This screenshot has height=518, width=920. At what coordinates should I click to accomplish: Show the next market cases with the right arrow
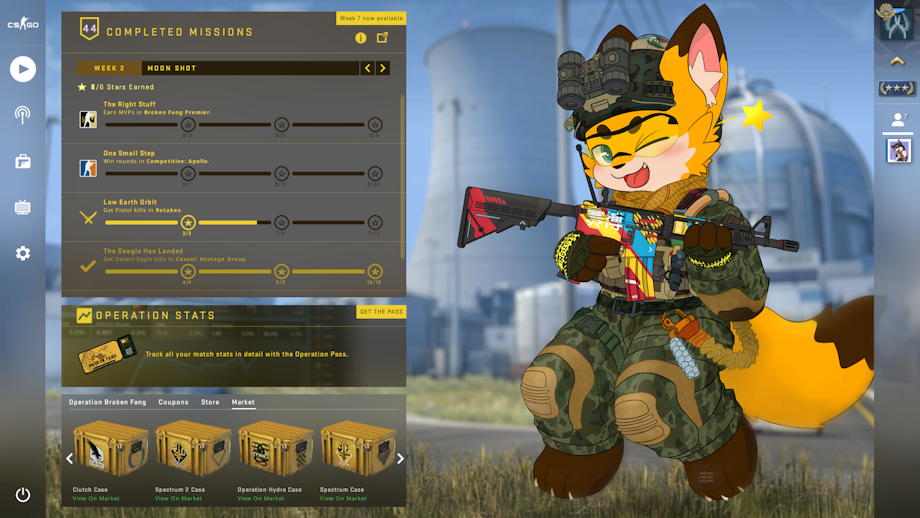(400, 459)
